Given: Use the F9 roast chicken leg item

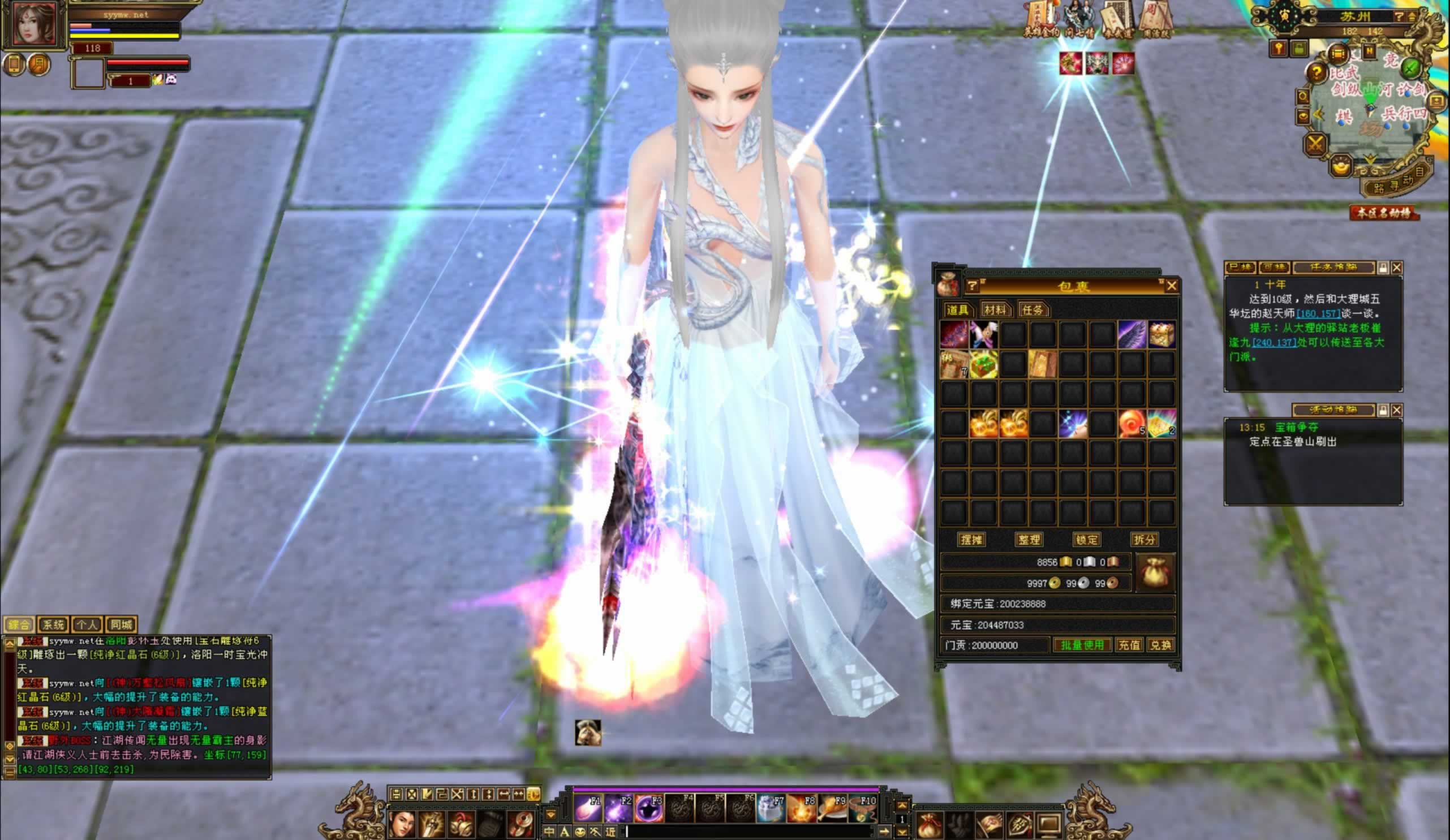Looking at the screenshot, I should tap(832, 809).
